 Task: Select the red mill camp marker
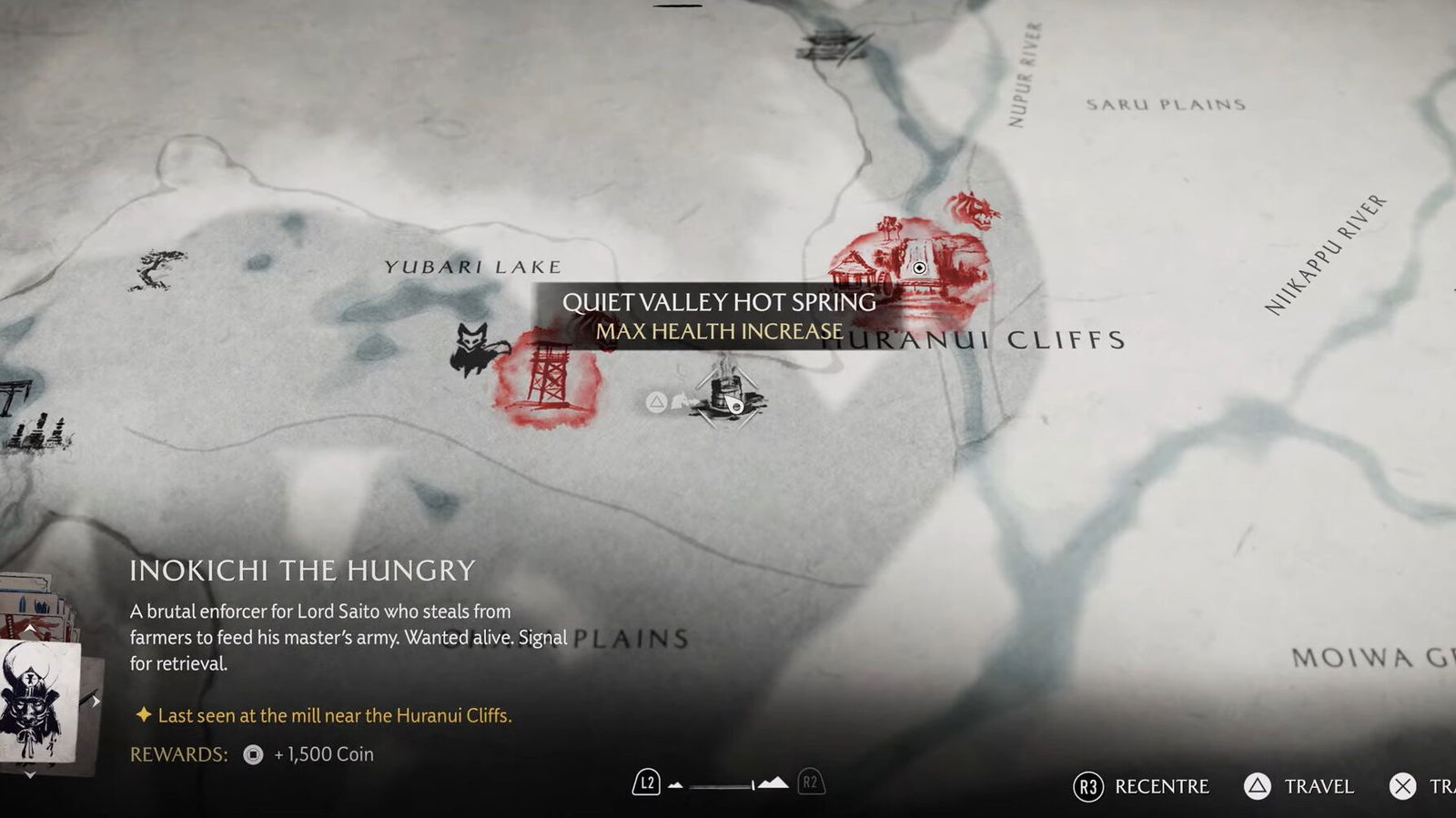[x=901, y=264]
